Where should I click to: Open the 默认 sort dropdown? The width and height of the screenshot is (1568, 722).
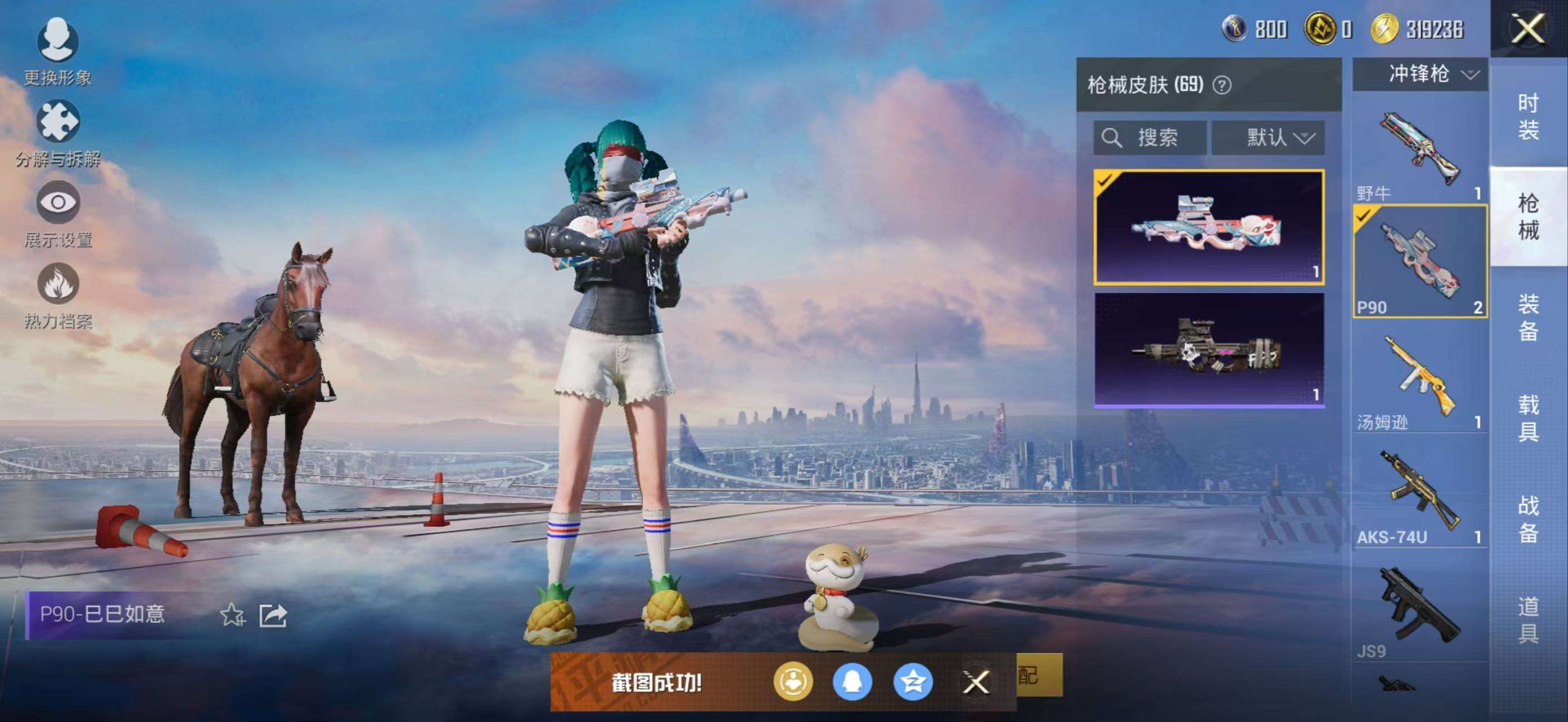(x=1267, y=138)
